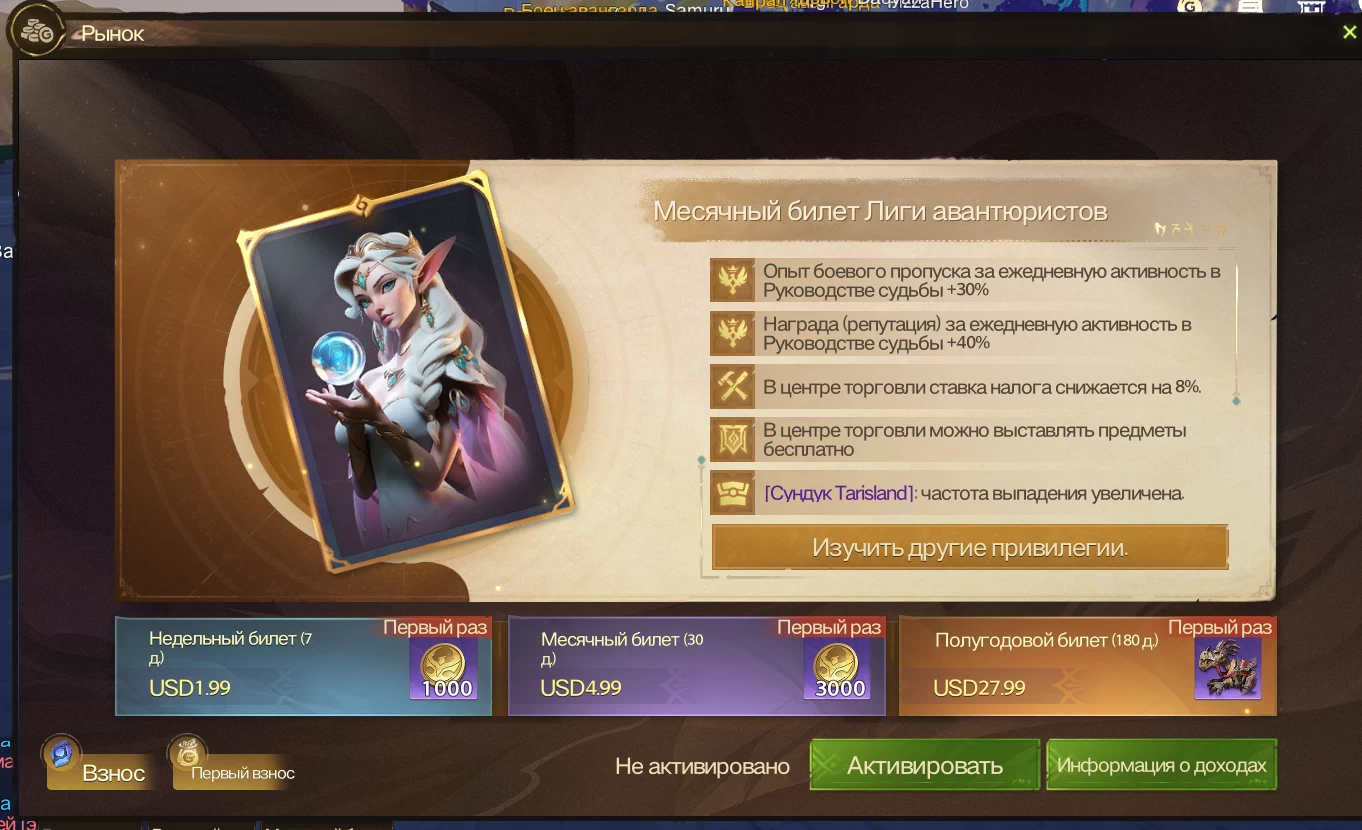Click the elf character card artwork
The width and height of the screenshot is (1362, 830).
405,372
